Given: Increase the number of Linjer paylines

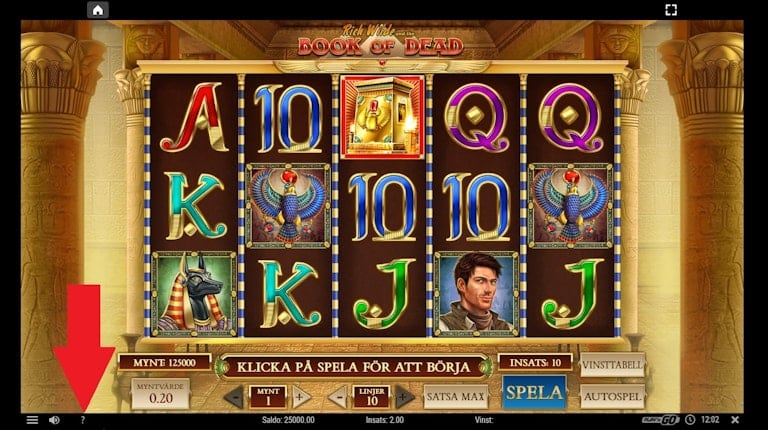Looking at the screenshot, I should [405, 396].
